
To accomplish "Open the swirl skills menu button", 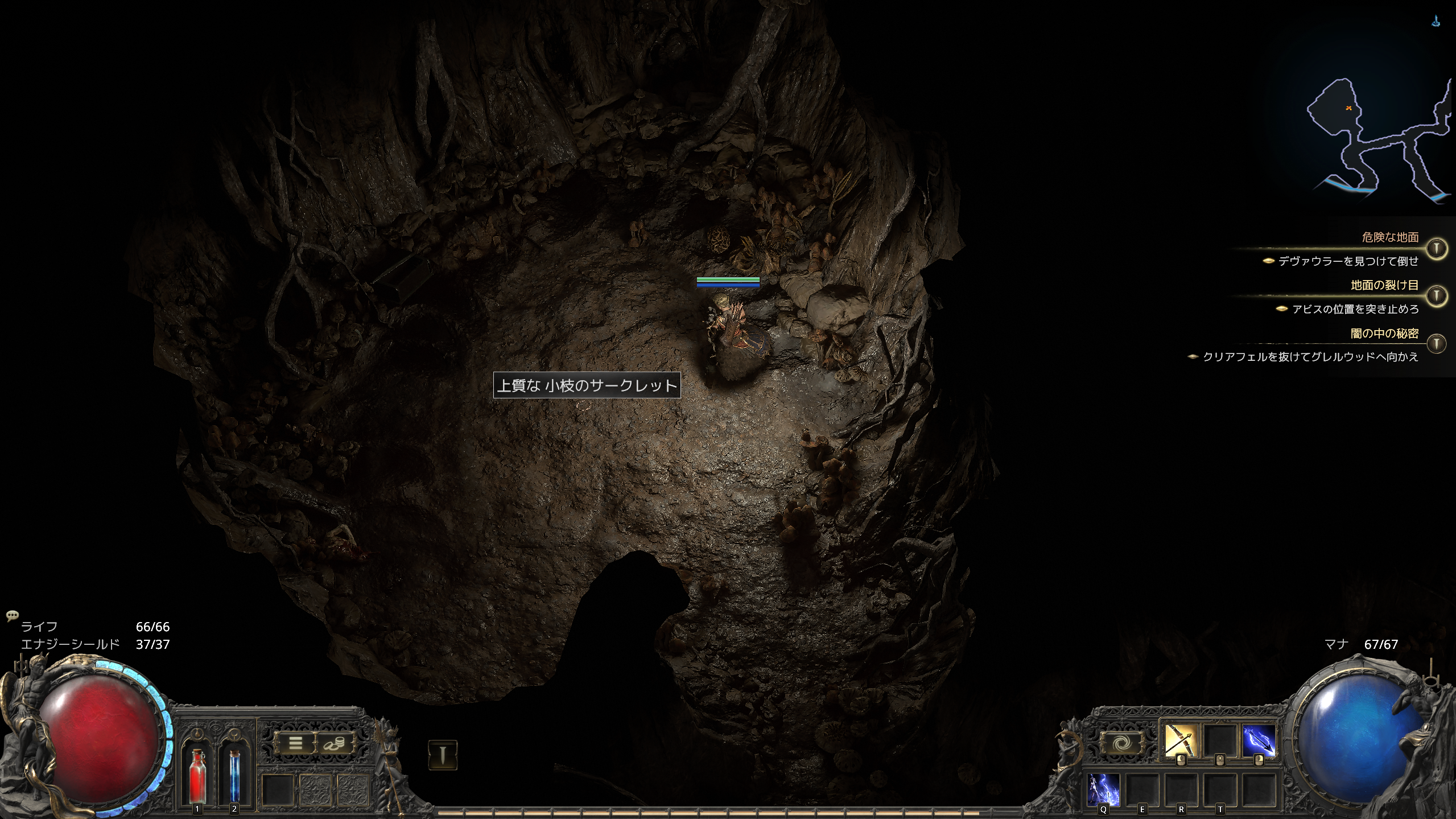I will (x=1121, y=743).
